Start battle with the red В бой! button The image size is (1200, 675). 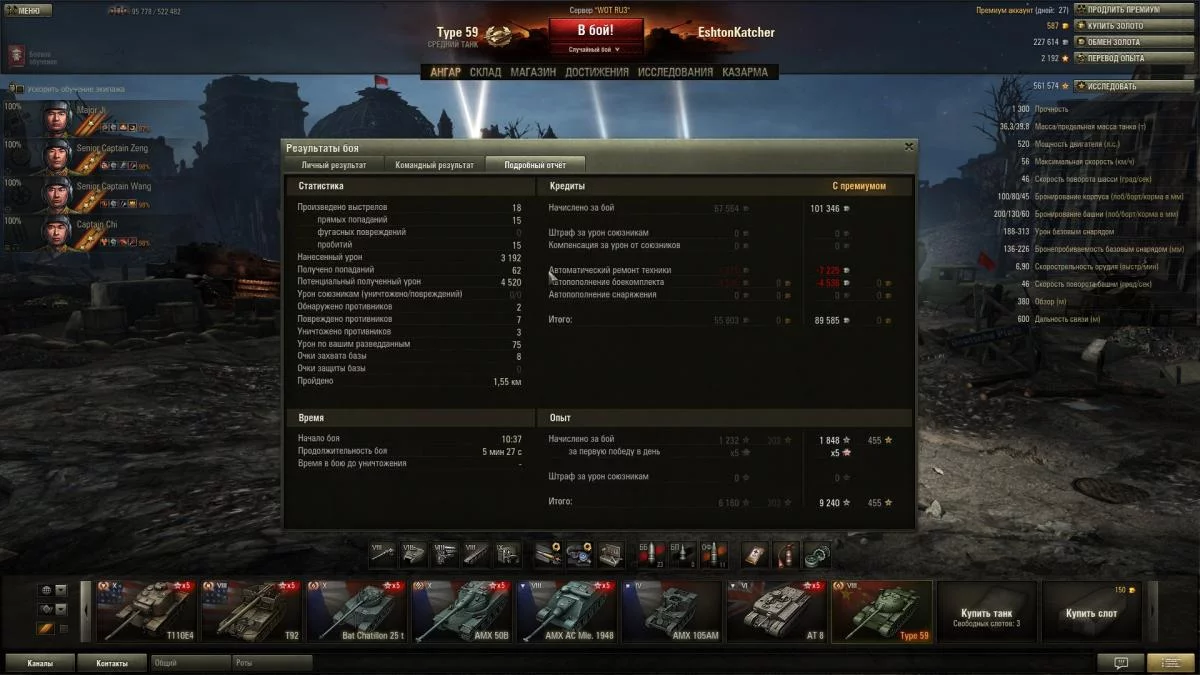coord(595,30)
